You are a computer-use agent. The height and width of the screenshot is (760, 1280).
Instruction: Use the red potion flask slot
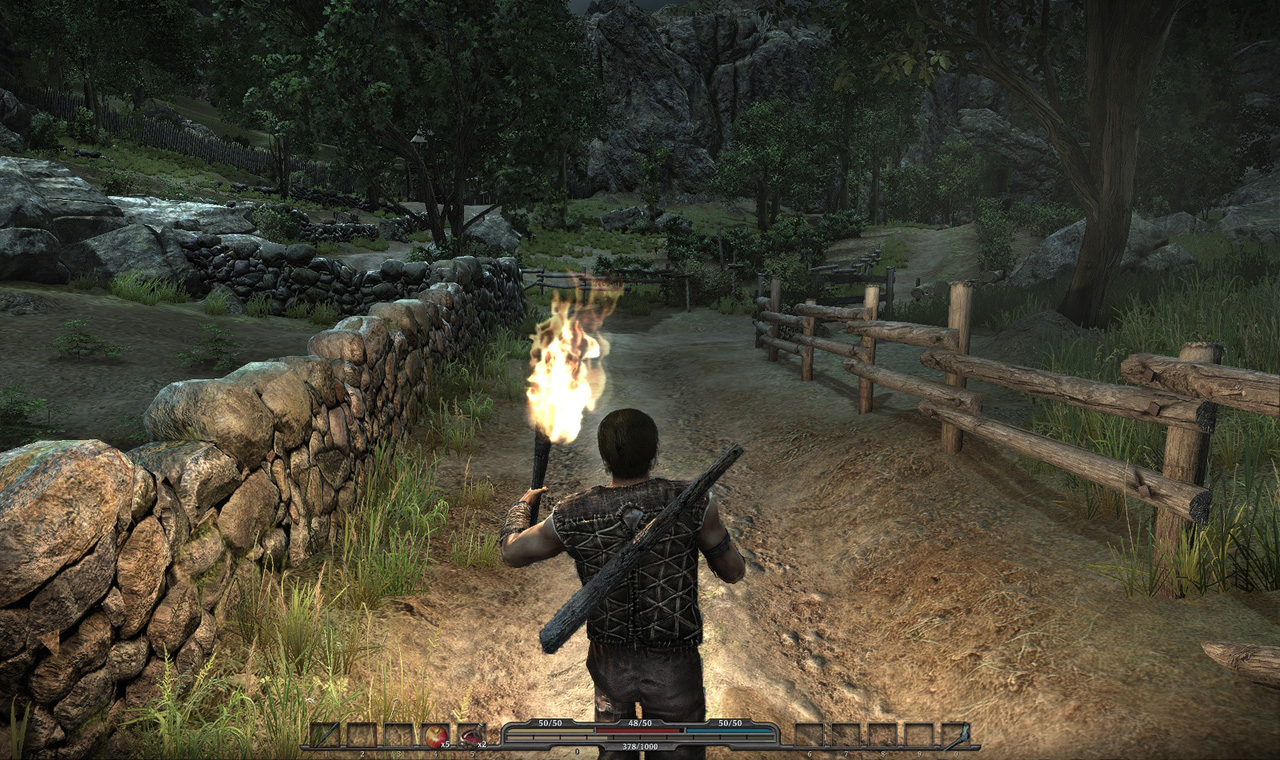pyautogui.click(x=471, y=735)
